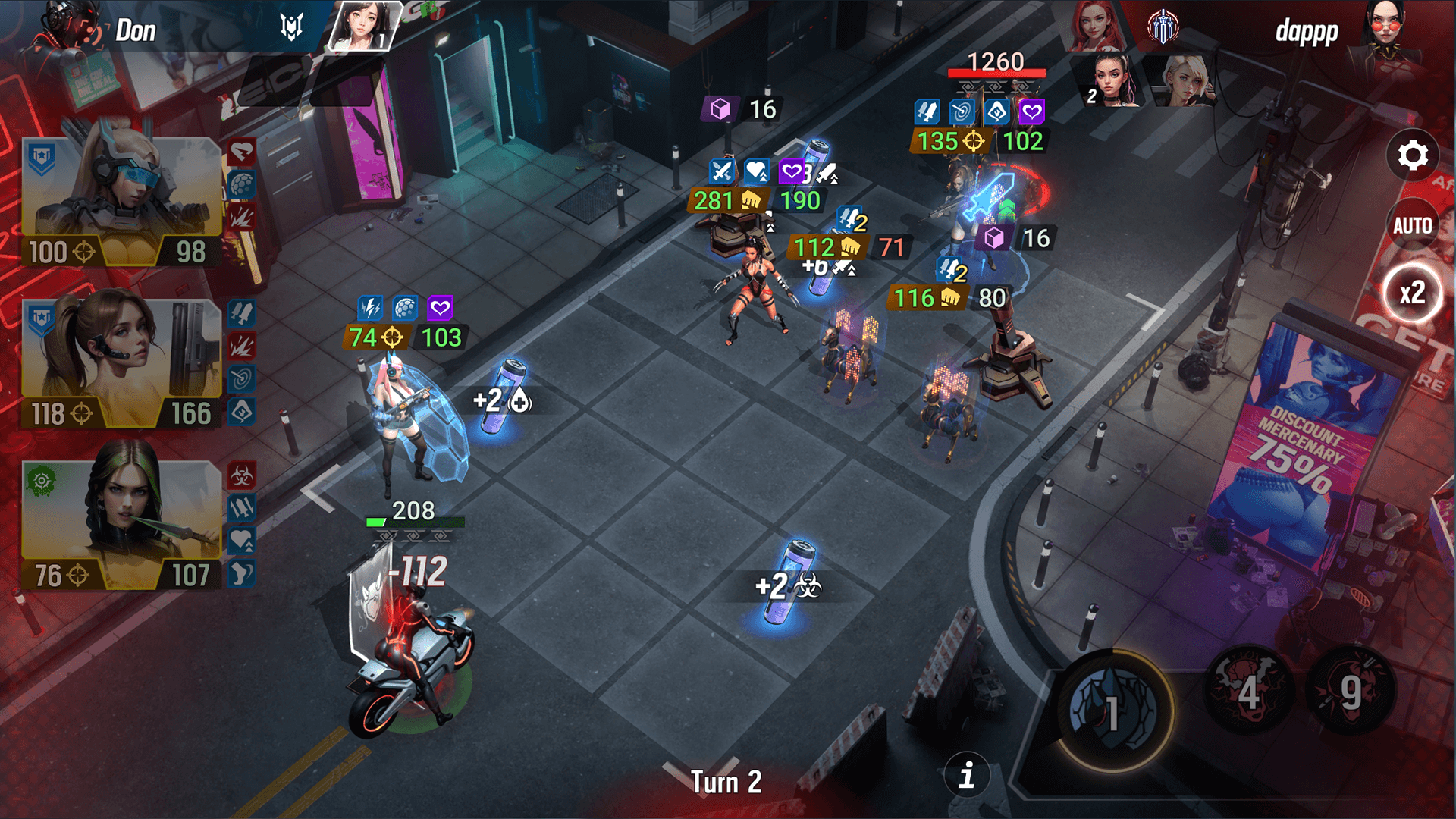
Task: Toggle AUTO battle mode
Action: click(x=1412, y=224)
